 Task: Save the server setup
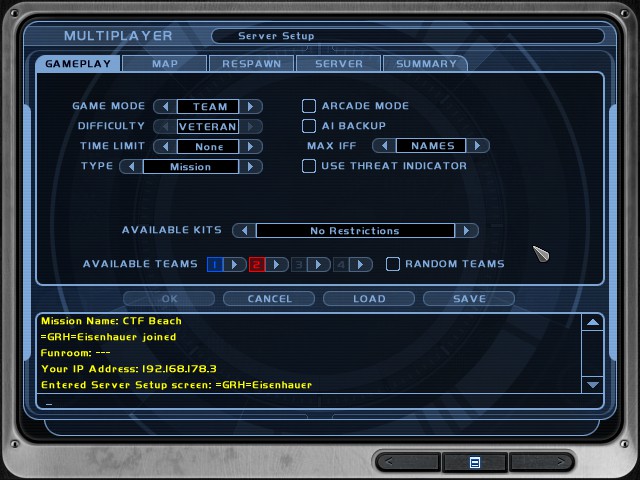click(469, 298)
